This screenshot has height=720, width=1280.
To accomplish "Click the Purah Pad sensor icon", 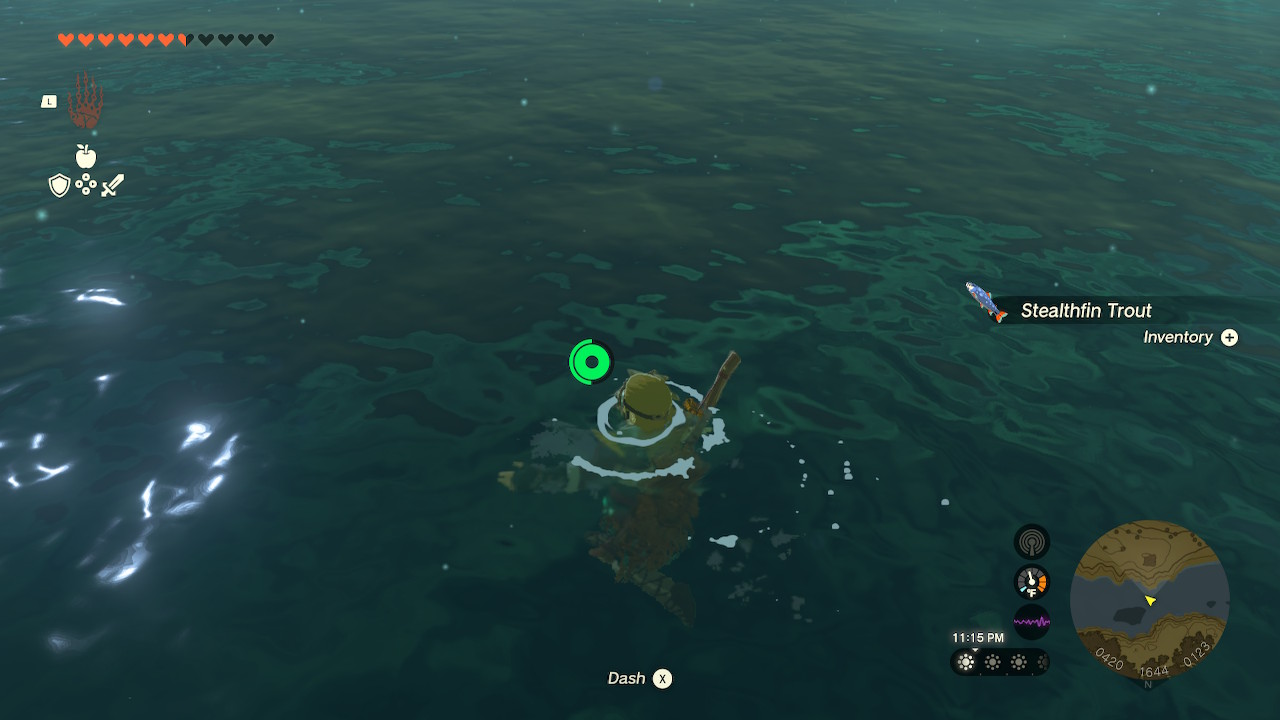I will (x=1030, y=541).
